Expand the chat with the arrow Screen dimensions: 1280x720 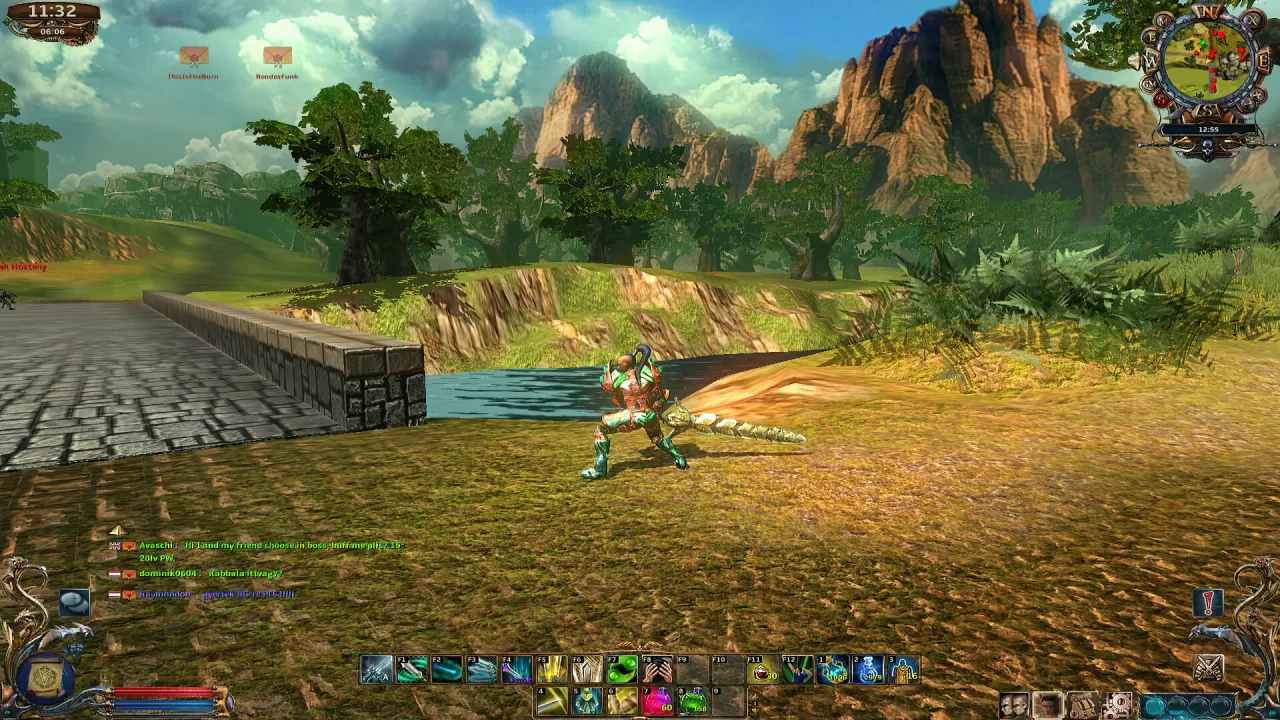click(x=117, y=530)
